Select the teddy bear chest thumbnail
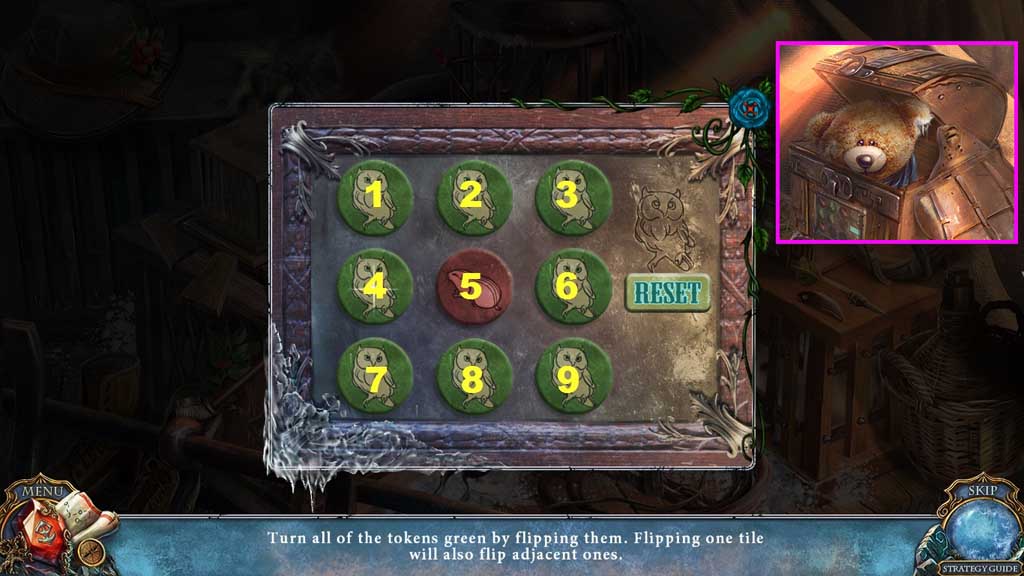The width and height of the screenshot is (1024, 576). pyautogui.click(x=897, y=142)
